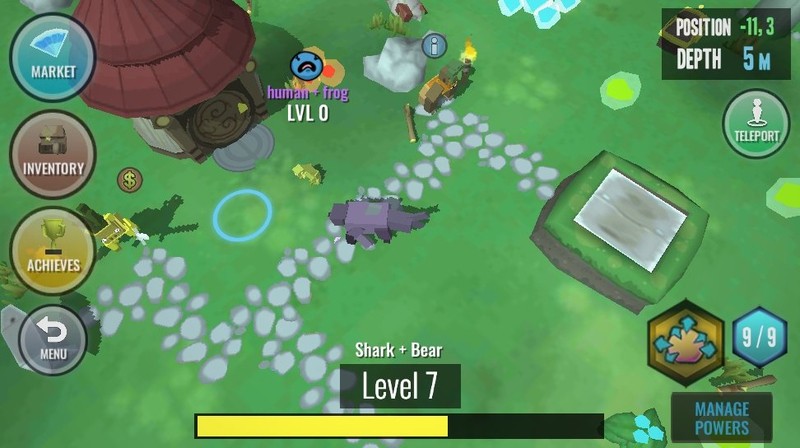Open the Inventory chest button
This screenshot has width=800, height=448.
(x=53, y=154)
